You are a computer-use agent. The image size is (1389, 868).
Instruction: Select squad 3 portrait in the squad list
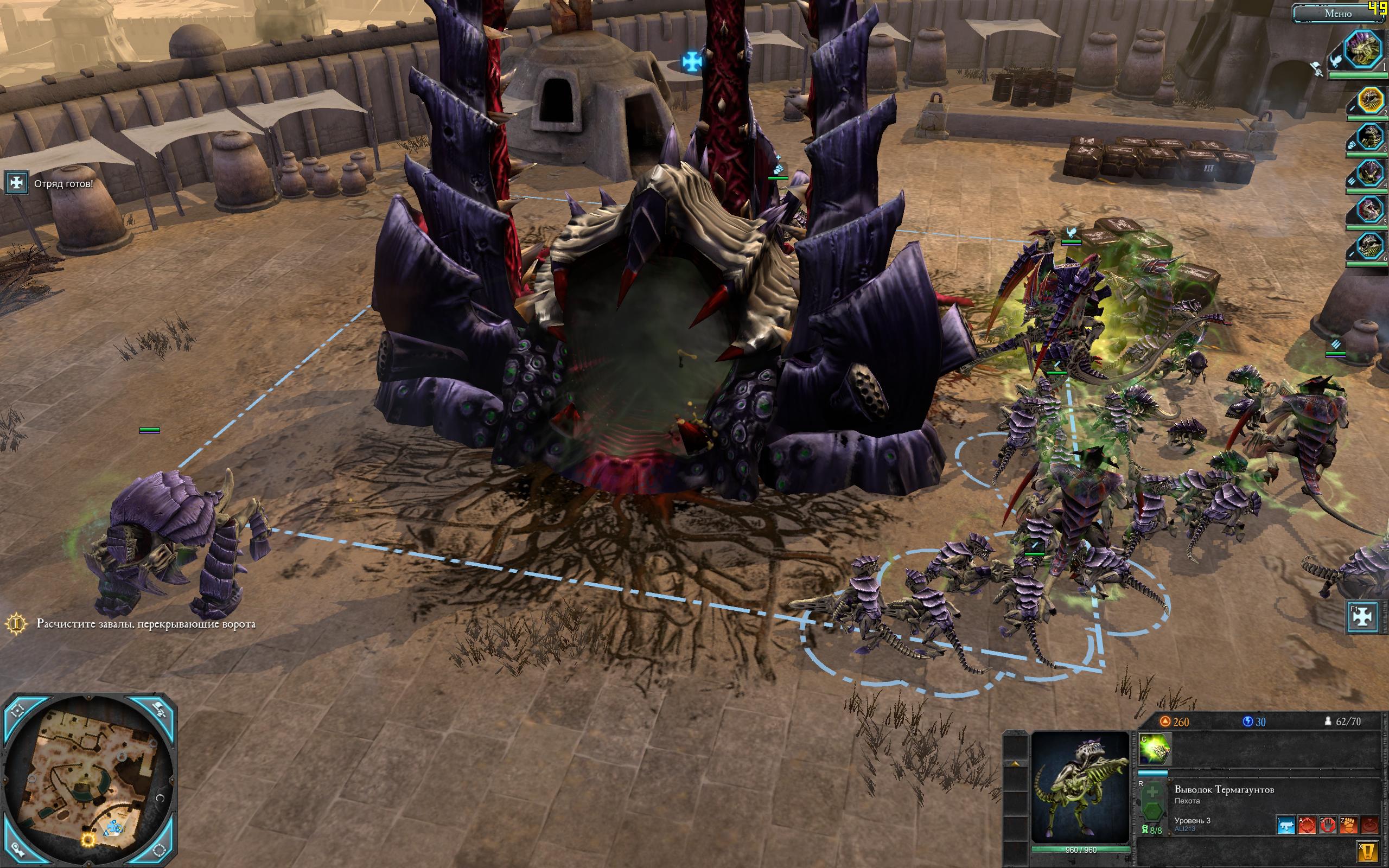[1371, 138]
